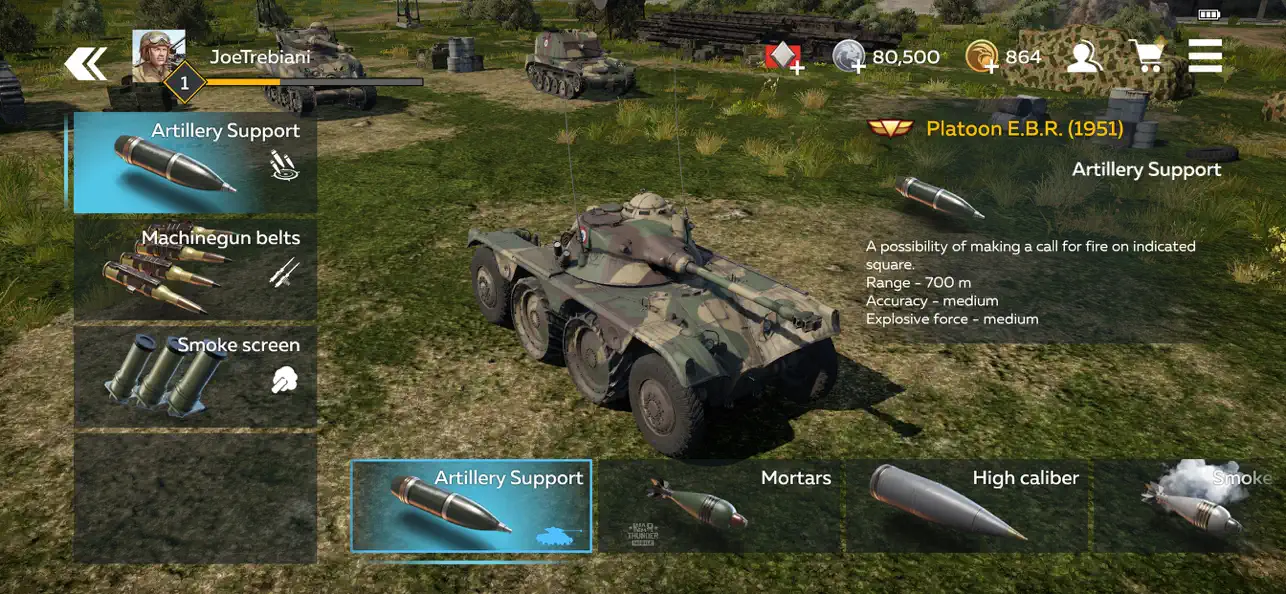Open the hamburger main menu
The width and height of the screenshot is (1286, 594).
click(x=1205, y=56)
